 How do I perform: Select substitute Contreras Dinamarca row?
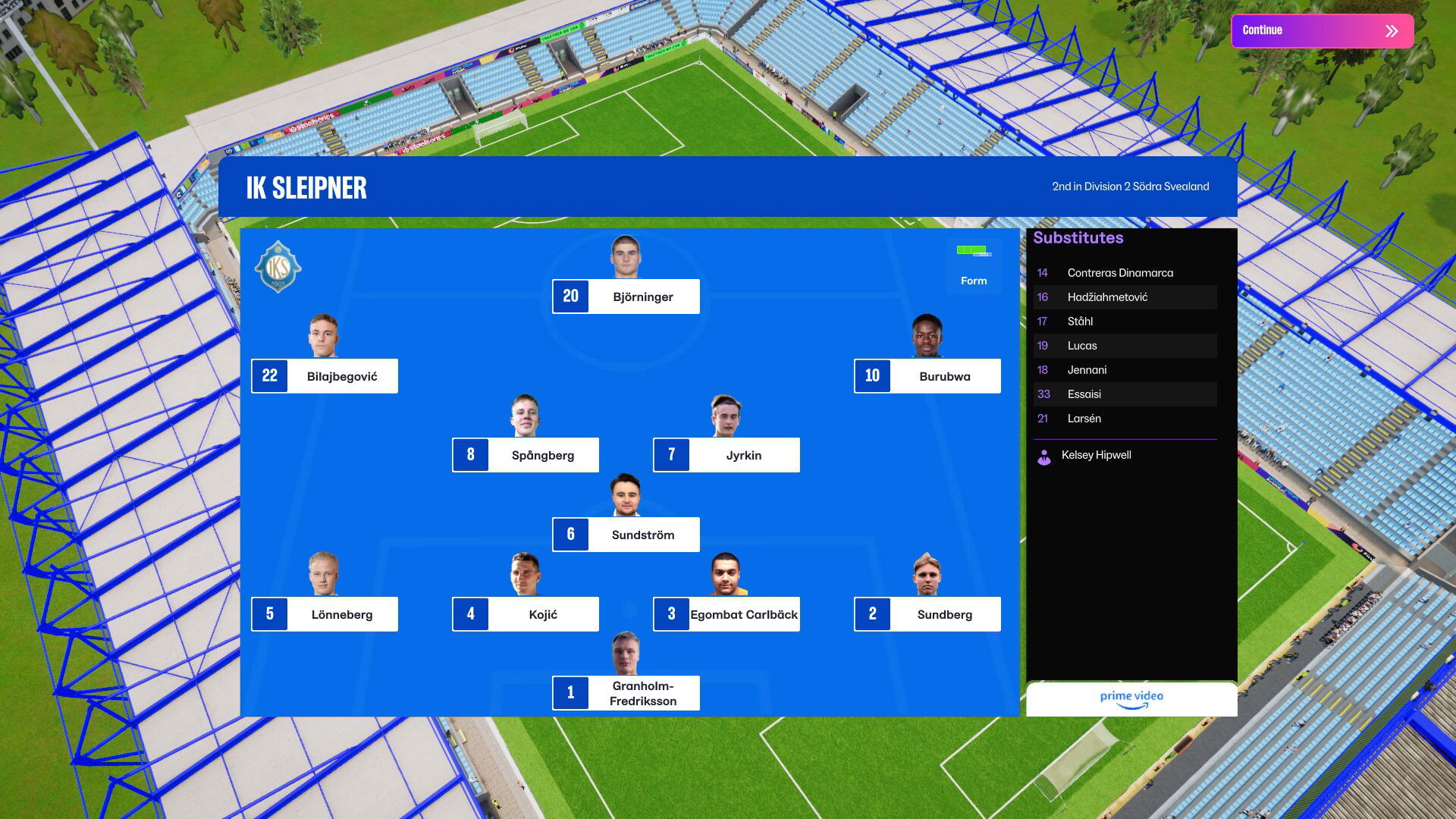pos(1125,273)
